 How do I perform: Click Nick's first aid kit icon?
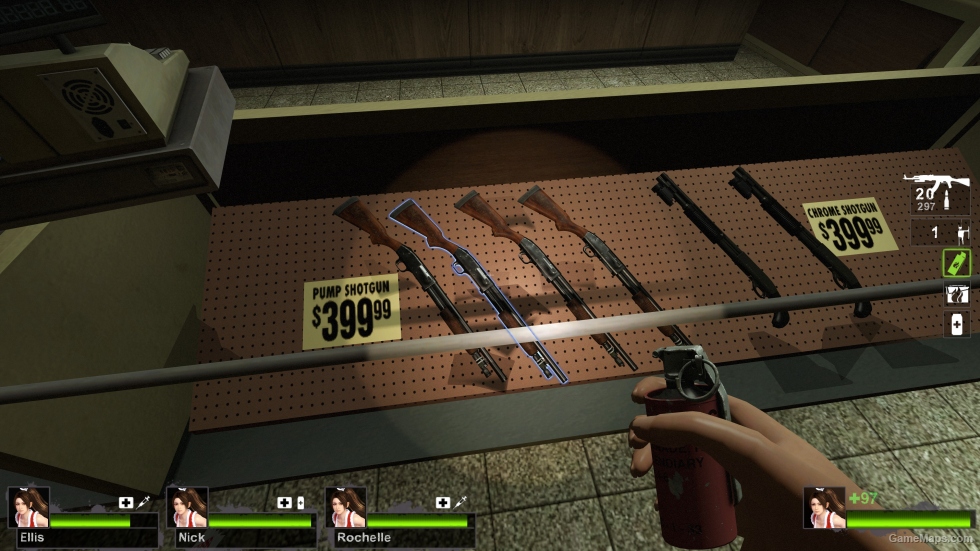pos(285,502)
